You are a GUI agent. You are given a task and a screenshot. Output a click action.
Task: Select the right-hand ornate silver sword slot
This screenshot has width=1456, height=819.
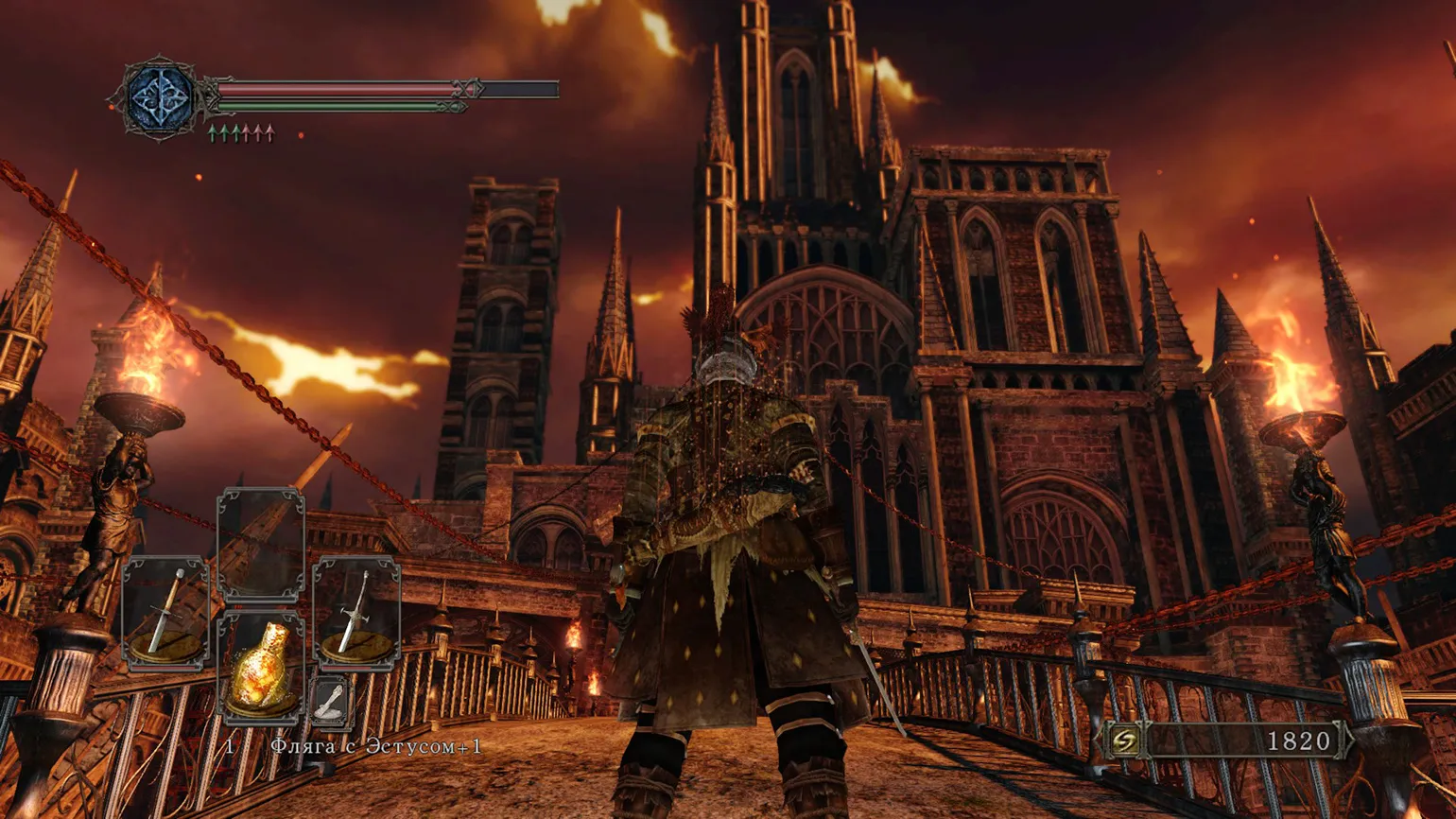(x=356, y=613)
